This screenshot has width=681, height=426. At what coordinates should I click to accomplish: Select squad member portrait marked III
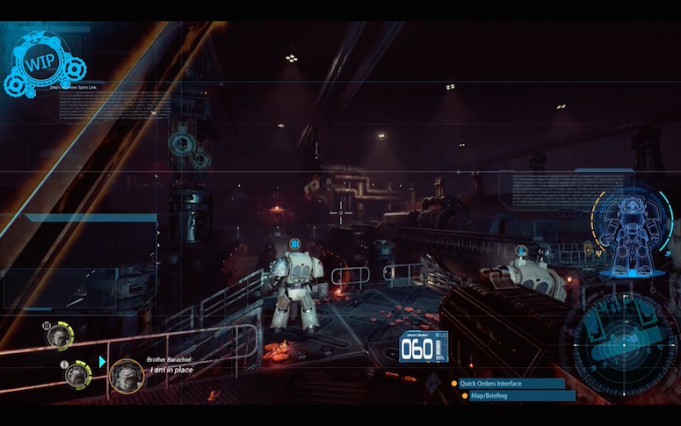[58, 335]
